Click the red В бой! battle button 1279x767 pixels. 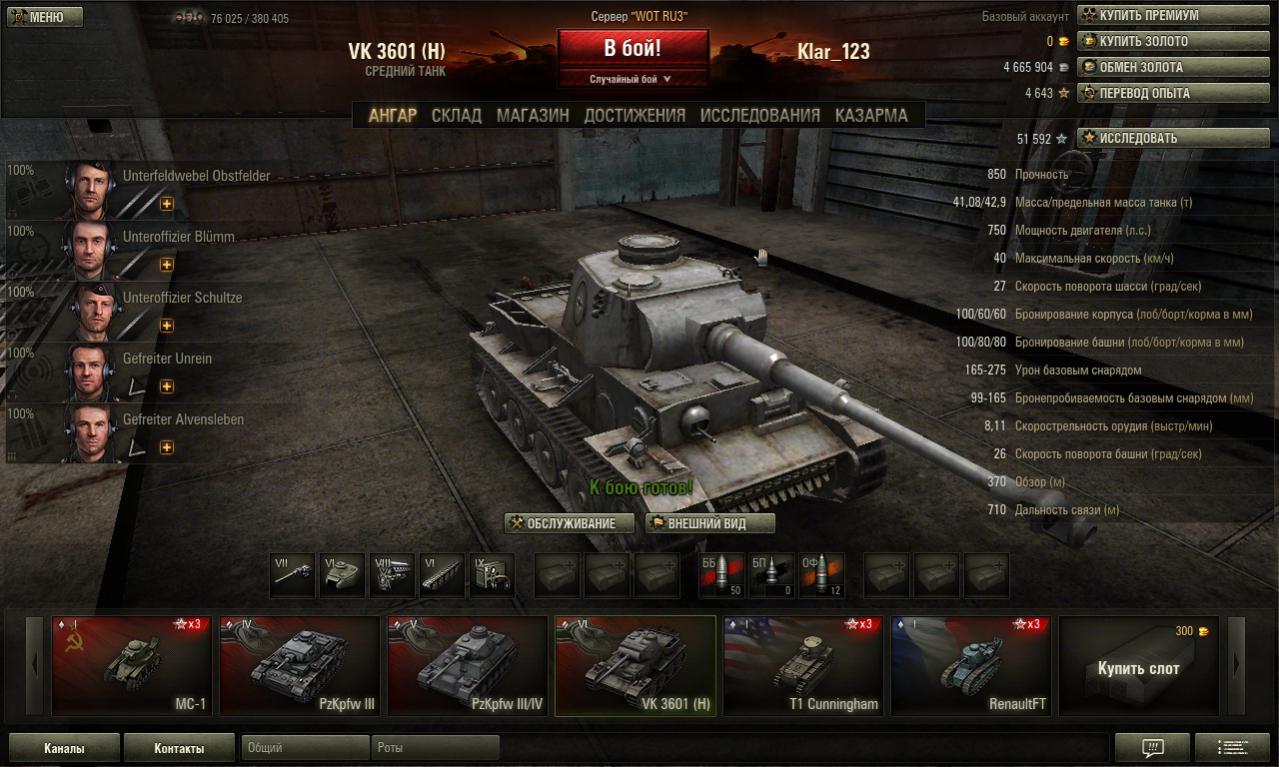click(632, 49)
